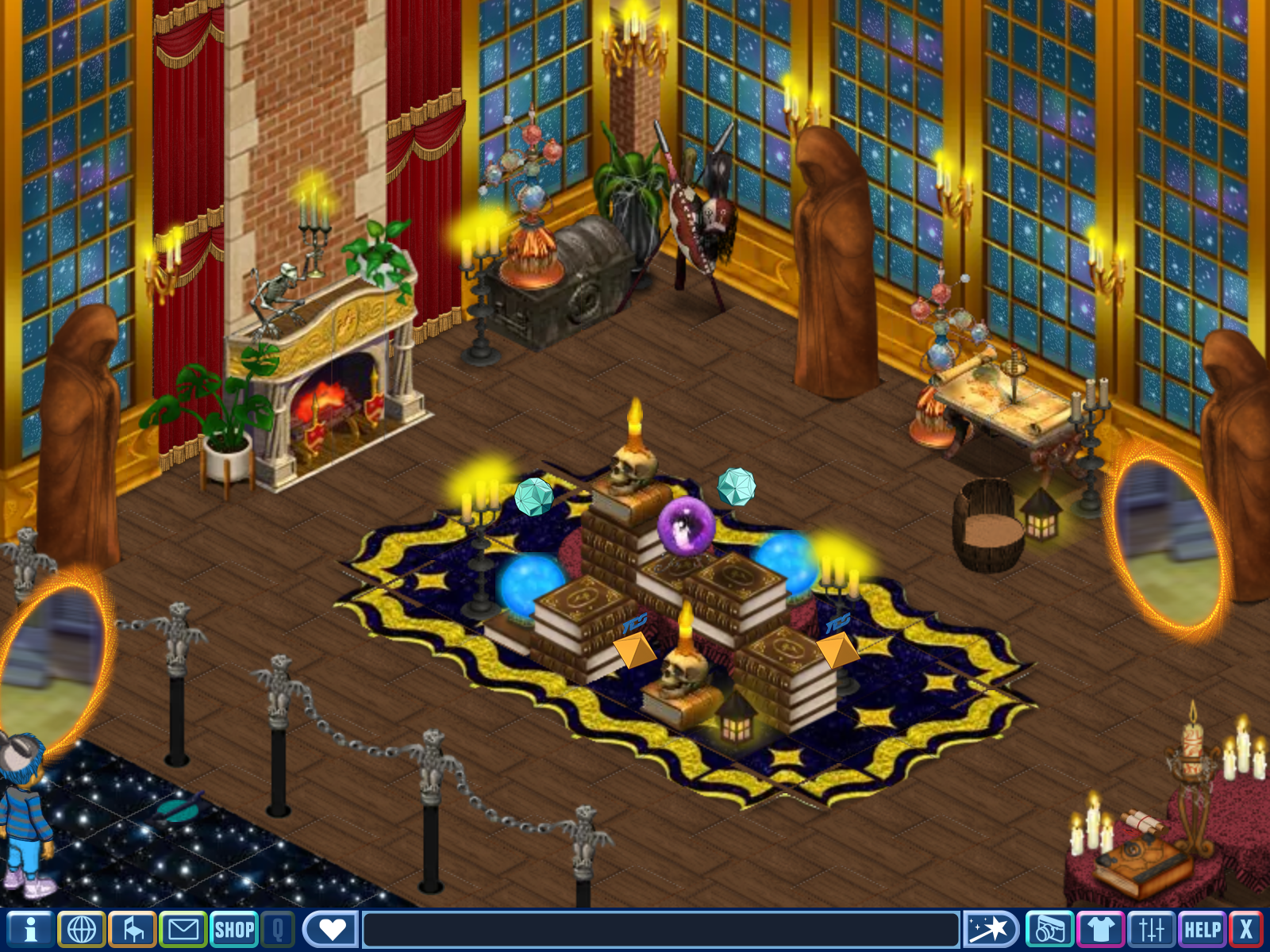This screenshot has width=1270, height=952.
Task: Open the SHOP
Action: [x=234, y=929]
